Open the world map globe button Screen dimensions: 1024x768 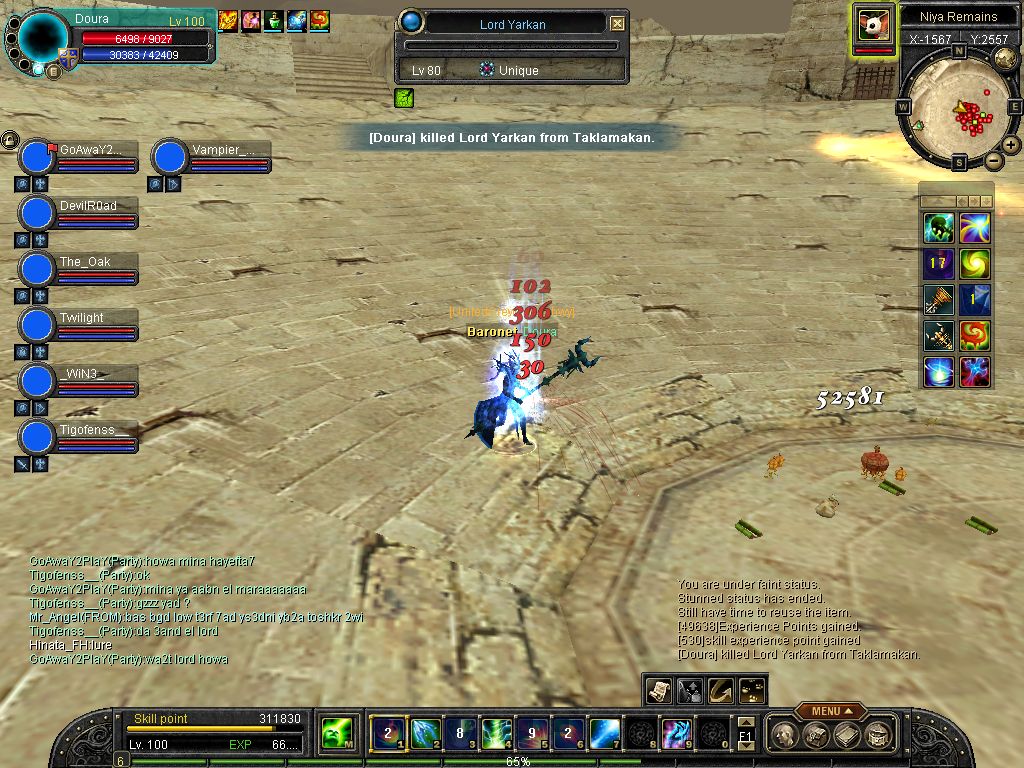click(x=1005, y=59)
